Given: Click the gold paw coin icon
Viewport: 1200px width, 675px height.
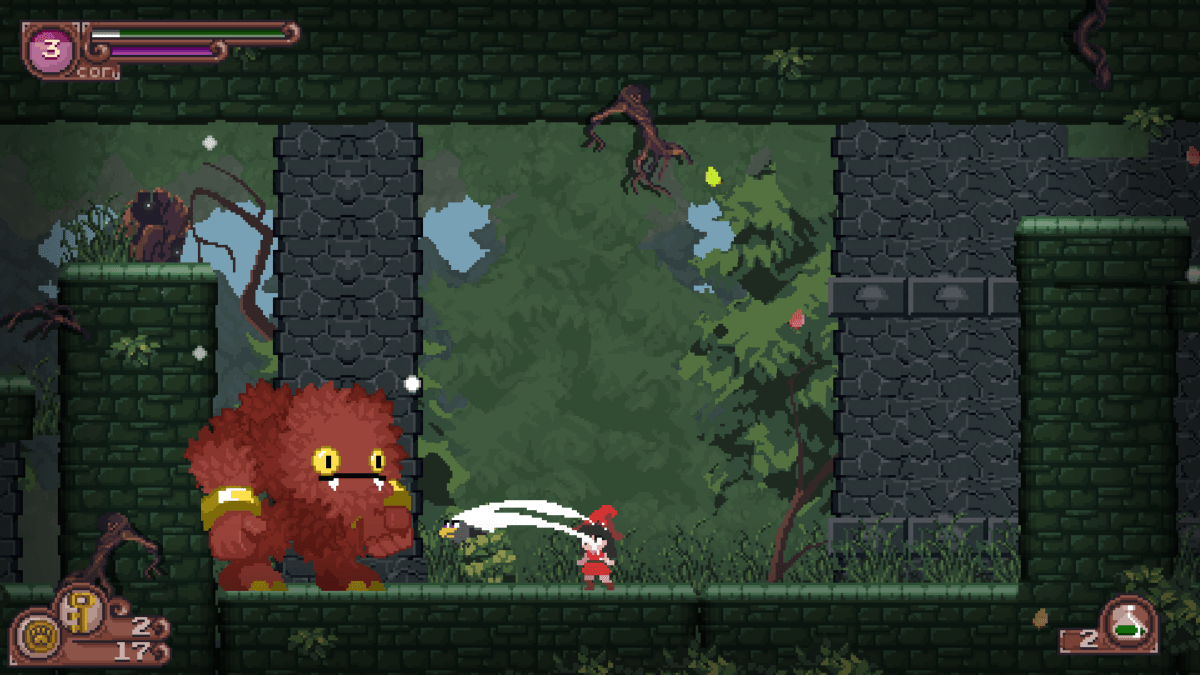Looking at the screenshot, I should [x=38, y=638].
